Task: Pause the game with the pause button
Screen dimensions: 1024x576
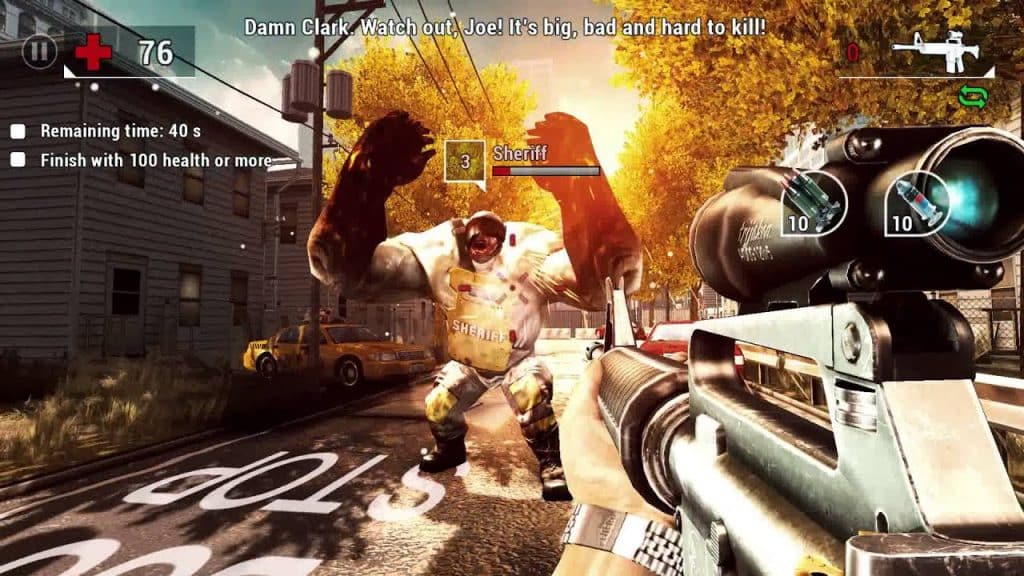Action: coord(39,51)
